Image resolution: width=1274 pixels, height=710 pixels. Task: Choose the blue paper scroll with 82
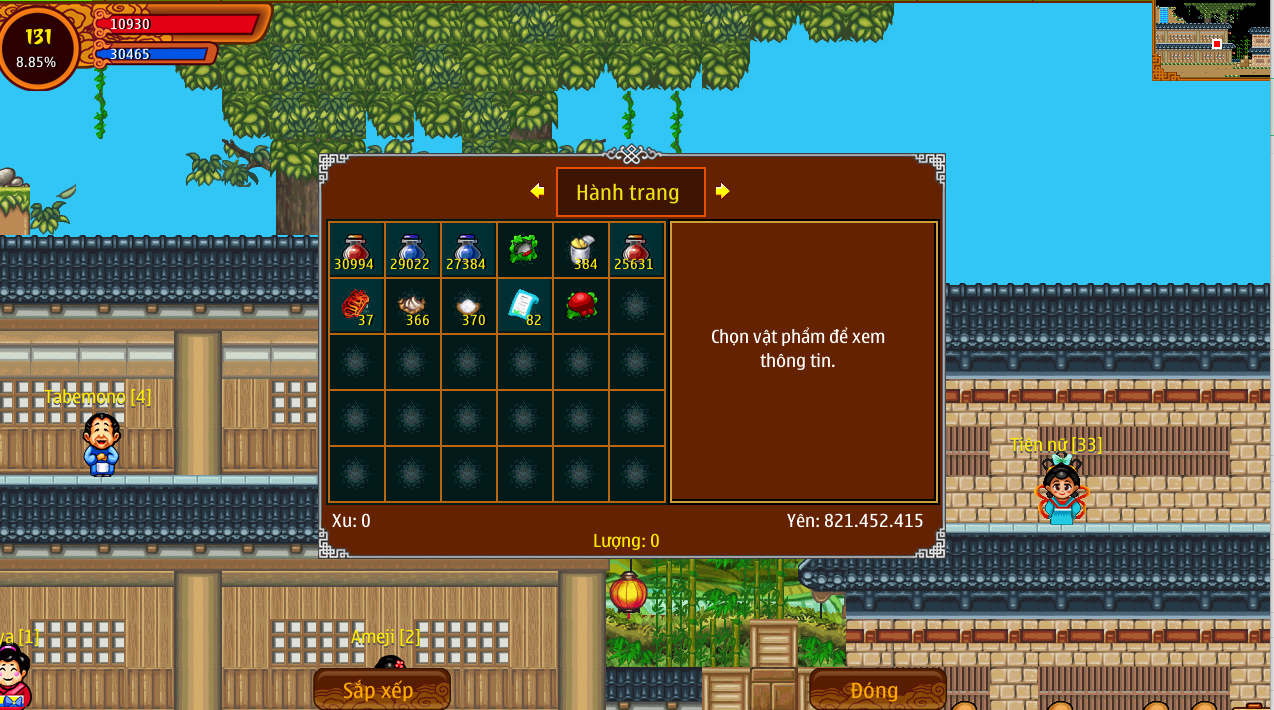click(x=524, y=306)
